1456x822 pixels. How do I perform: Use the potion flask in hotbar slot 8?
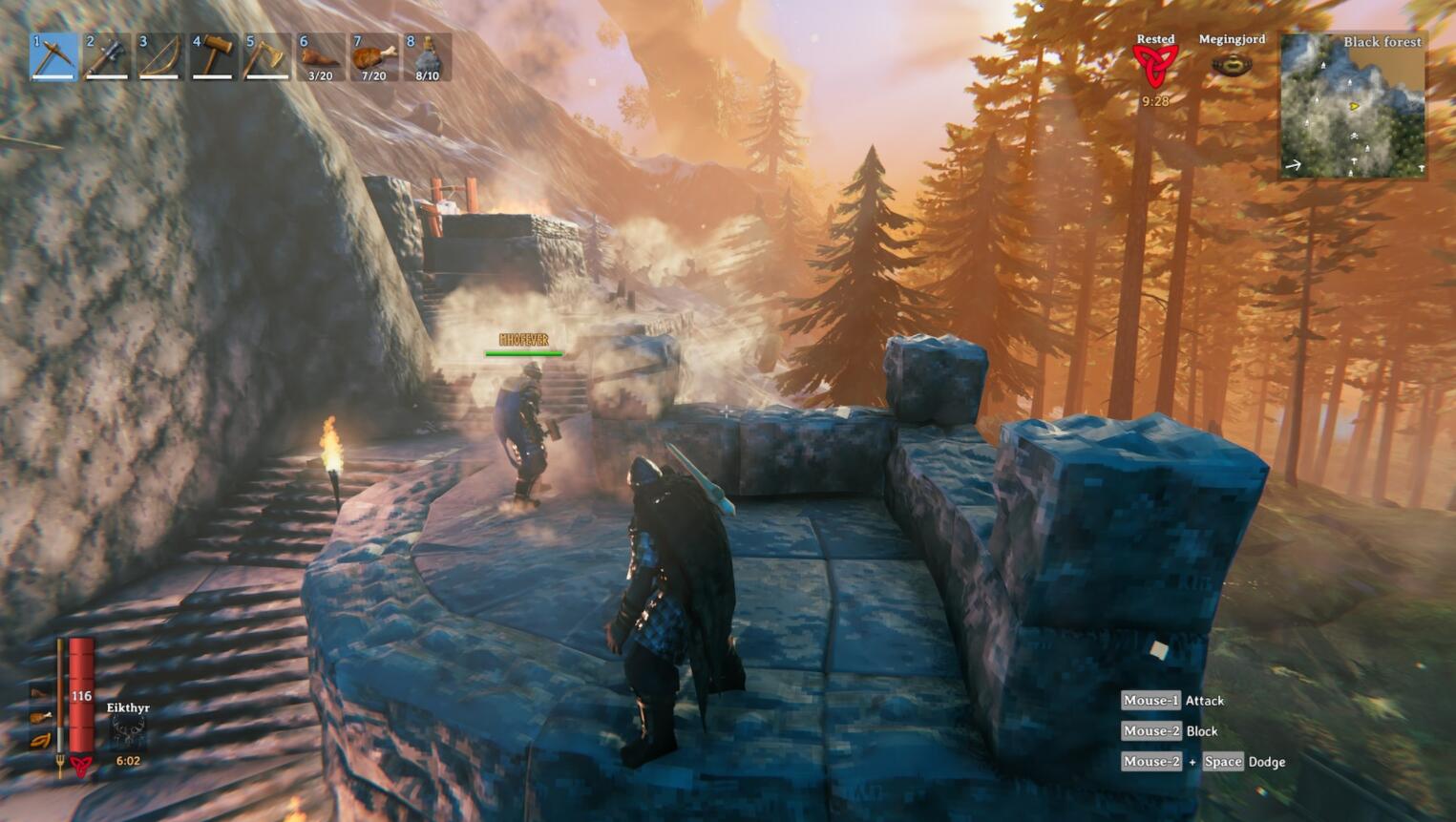(x=427, y=57)
